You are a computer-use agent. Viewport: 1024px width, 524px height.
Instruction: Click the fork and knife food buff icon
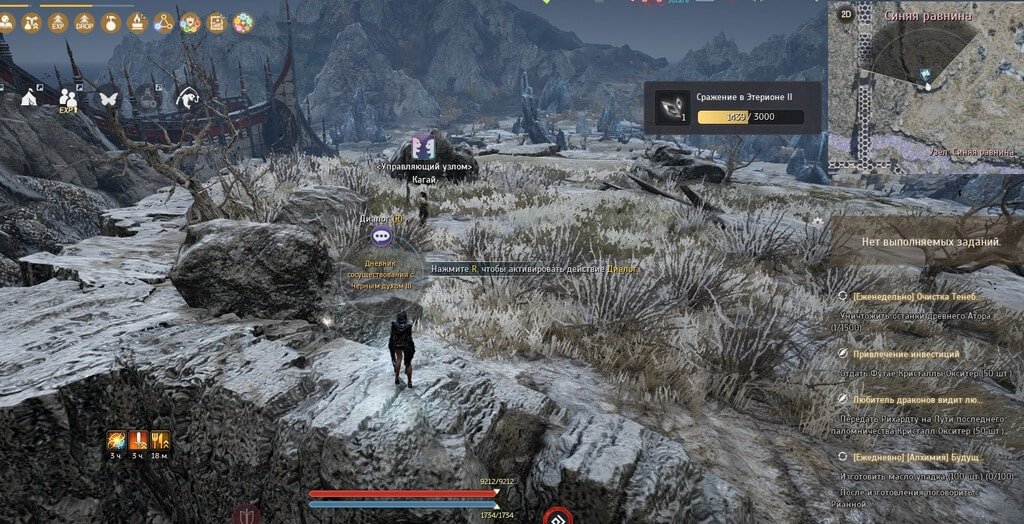160,439
